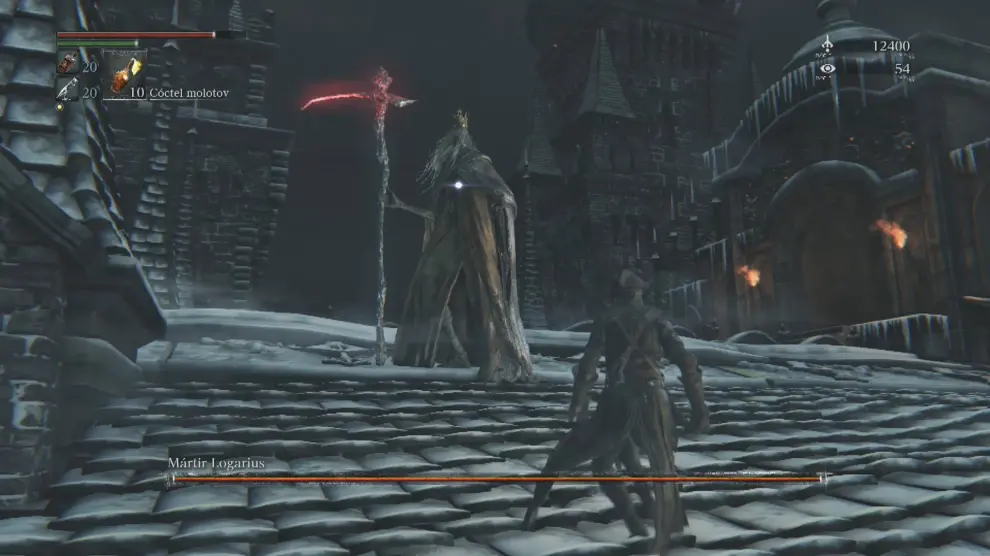Select the Cóctel molotov item slot
Viewport: 990px width, 556px height.
(x=125, y=74)
